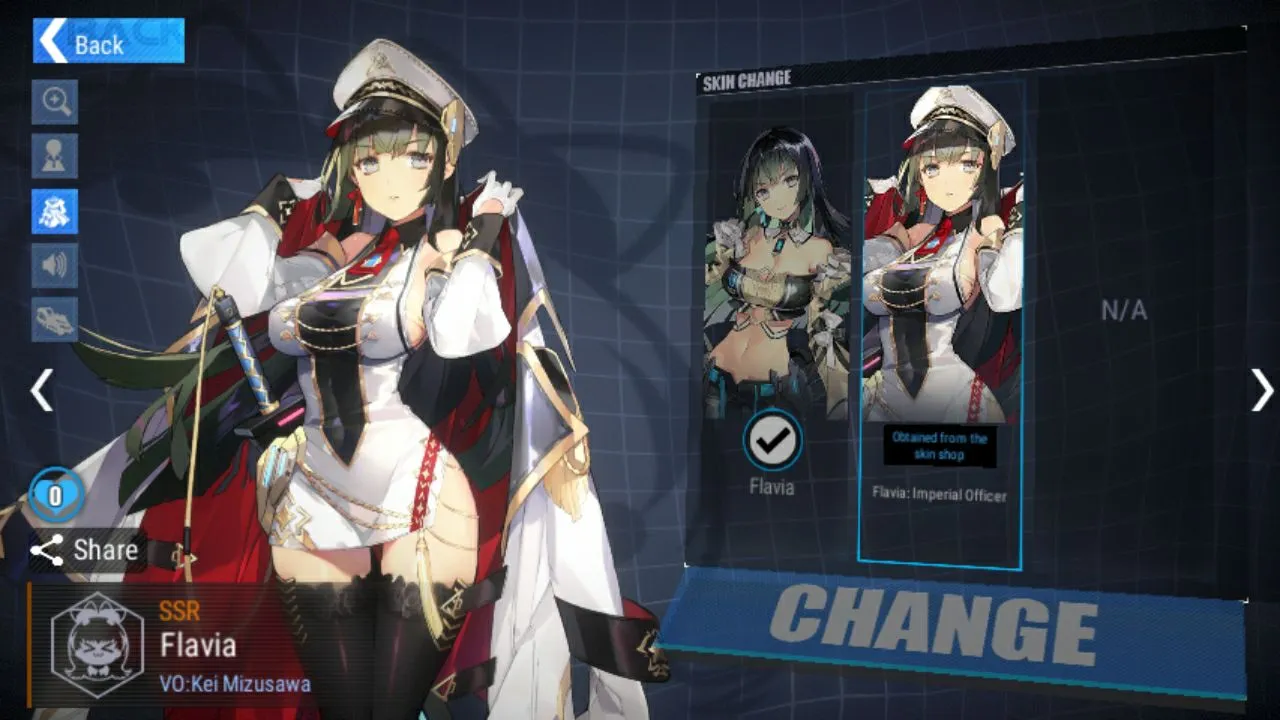Share this character screen
The height and width of the screenshot is (720, 1280).
[x=85, y=550]
